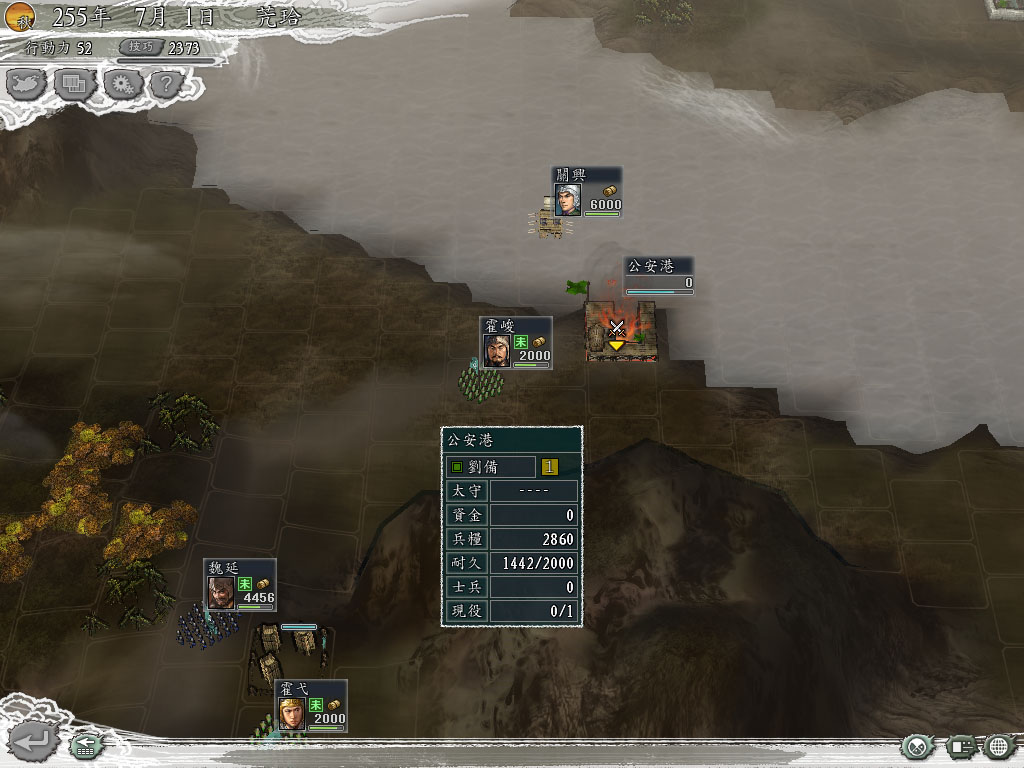Image resolution: width=1024 pixels, height=768 pixels.
Task: Select 霍弋's unit card
Action: coord(311,705)
